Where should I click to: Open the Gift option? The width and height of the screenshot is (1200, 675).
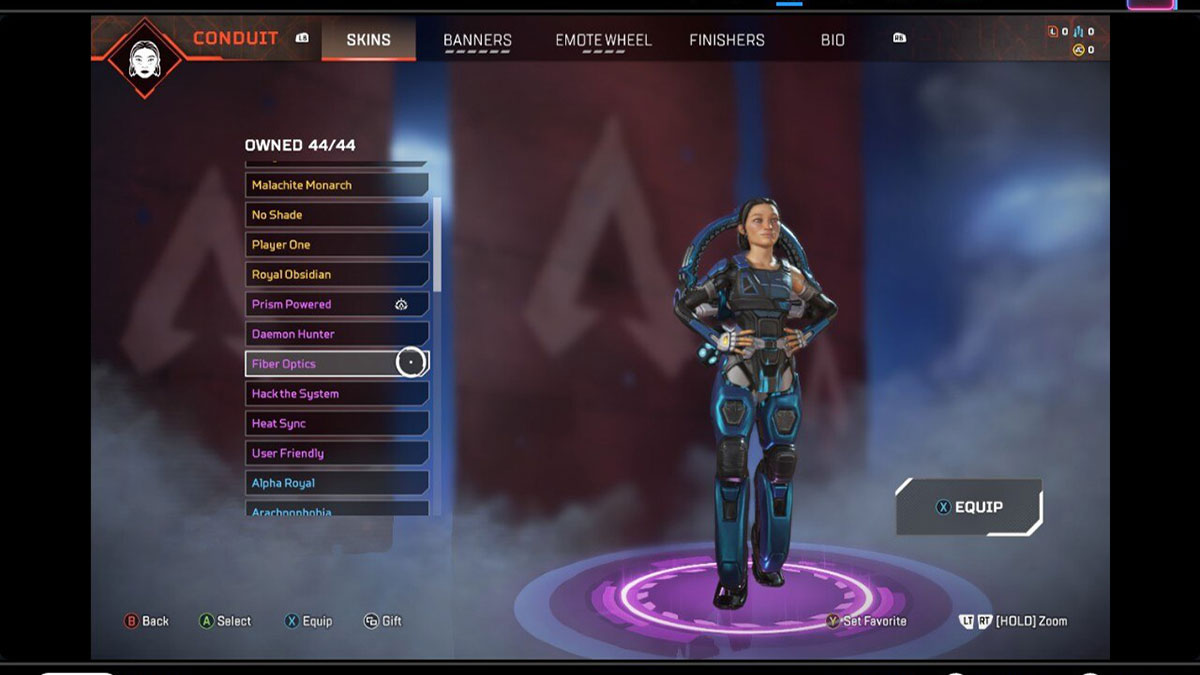pyautogui.click(x=382, y=621)
